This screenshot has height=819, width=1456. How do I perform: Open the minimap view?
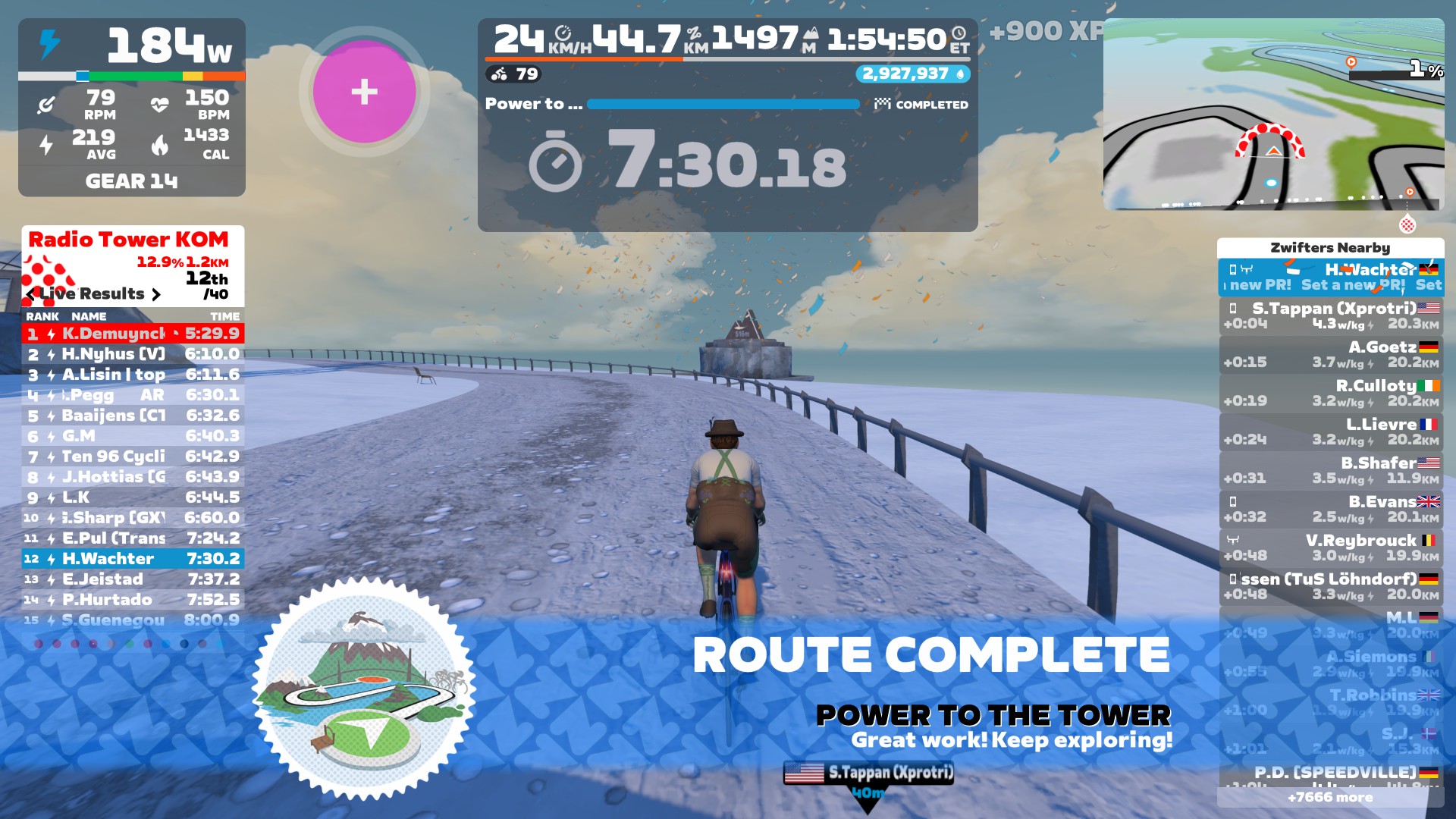[x=1273, y=115]
